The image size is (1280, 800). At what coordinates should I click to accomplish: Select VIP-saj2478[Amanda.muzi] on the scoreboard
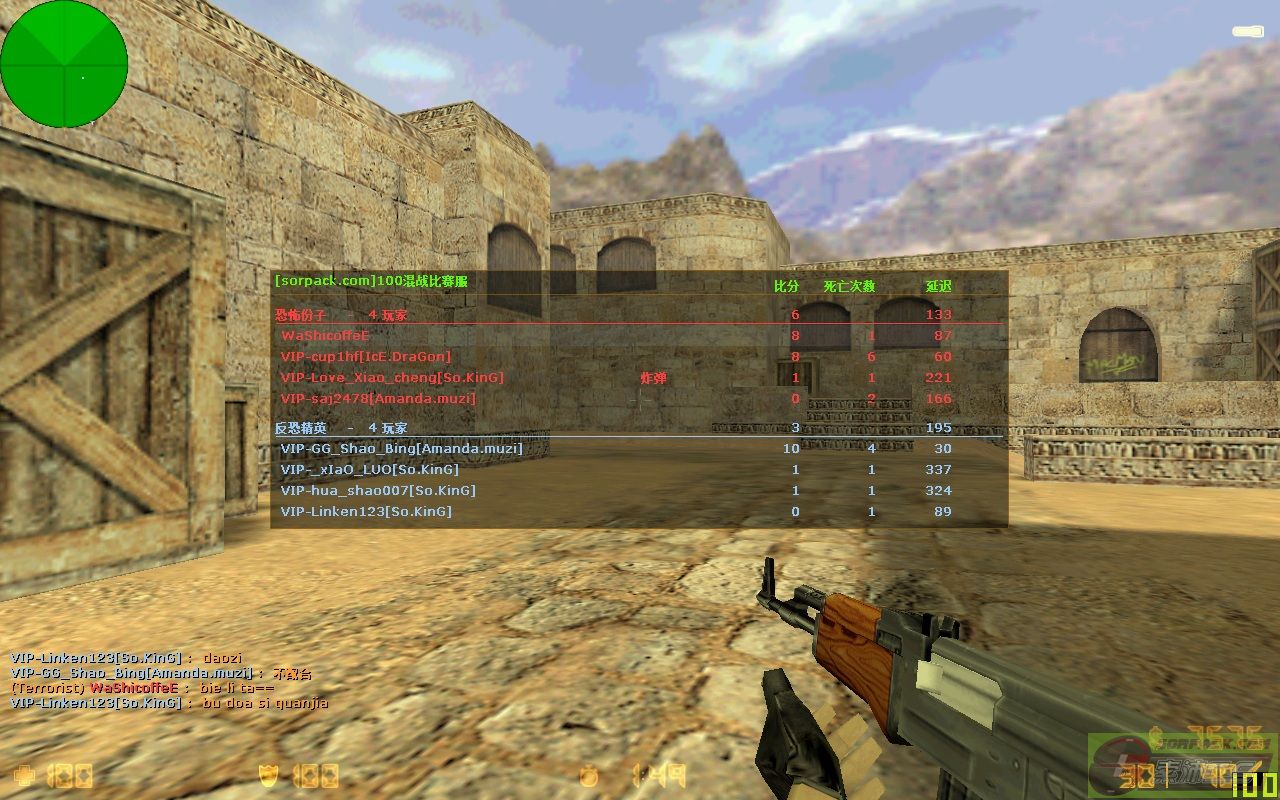(378, 399)
